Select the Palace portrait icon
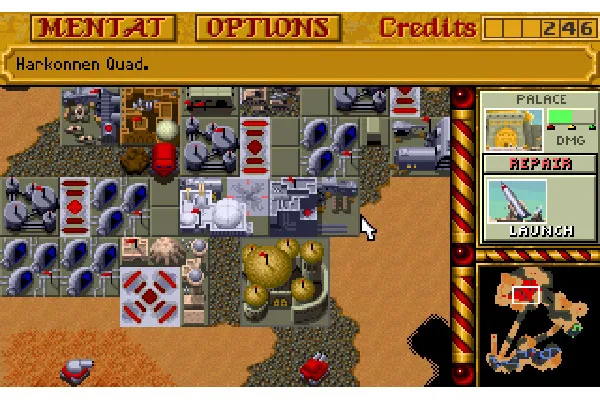Image resolution: width=600 pixels, height=400 pixels. [506, 129]
